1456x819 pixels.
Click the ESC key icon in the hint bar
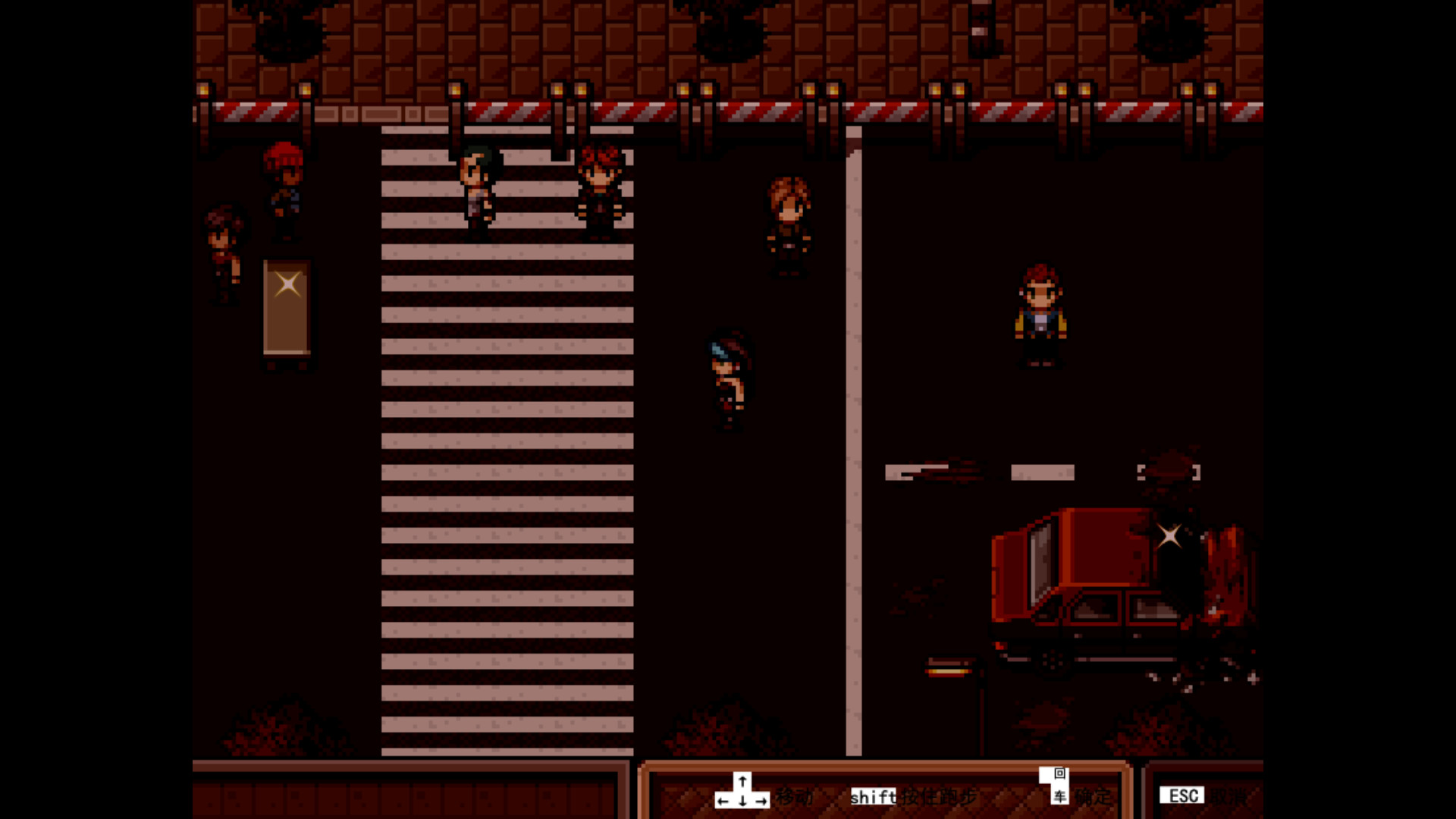pyautogui.click(x=1182, y=795)
